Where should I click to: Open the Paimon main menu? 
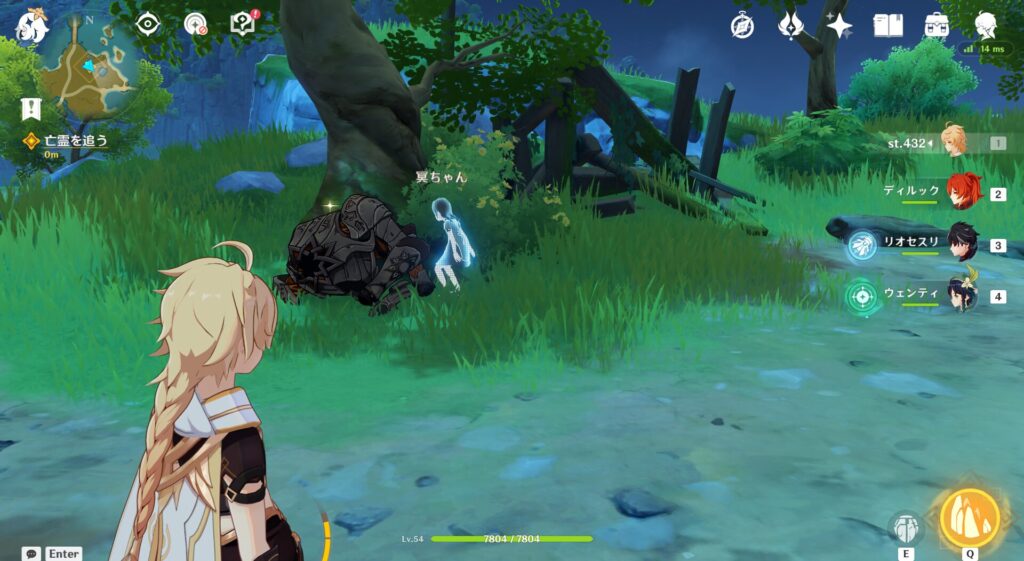click(x=30, y=27)
